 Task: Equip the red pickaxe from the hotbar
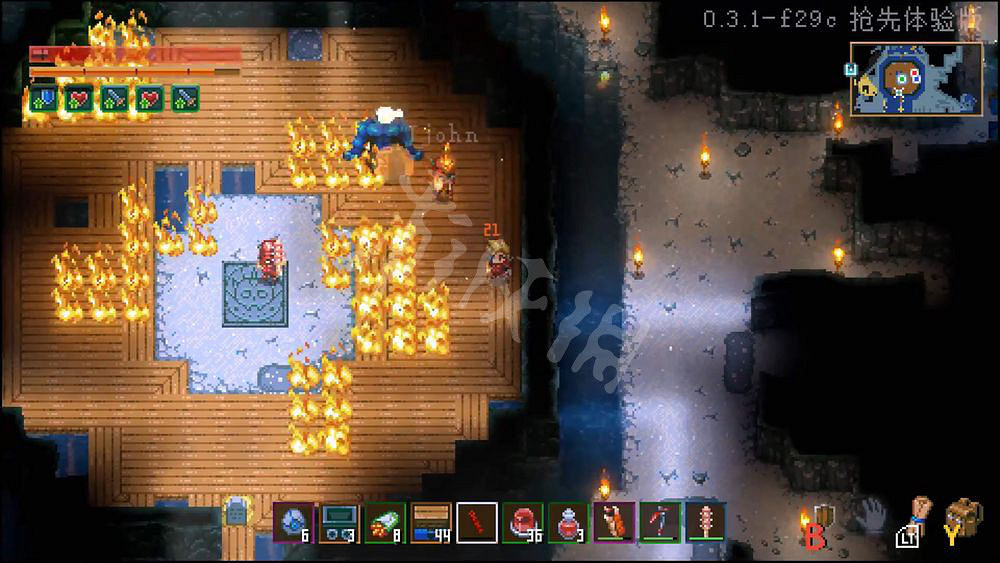coord(660,521)
